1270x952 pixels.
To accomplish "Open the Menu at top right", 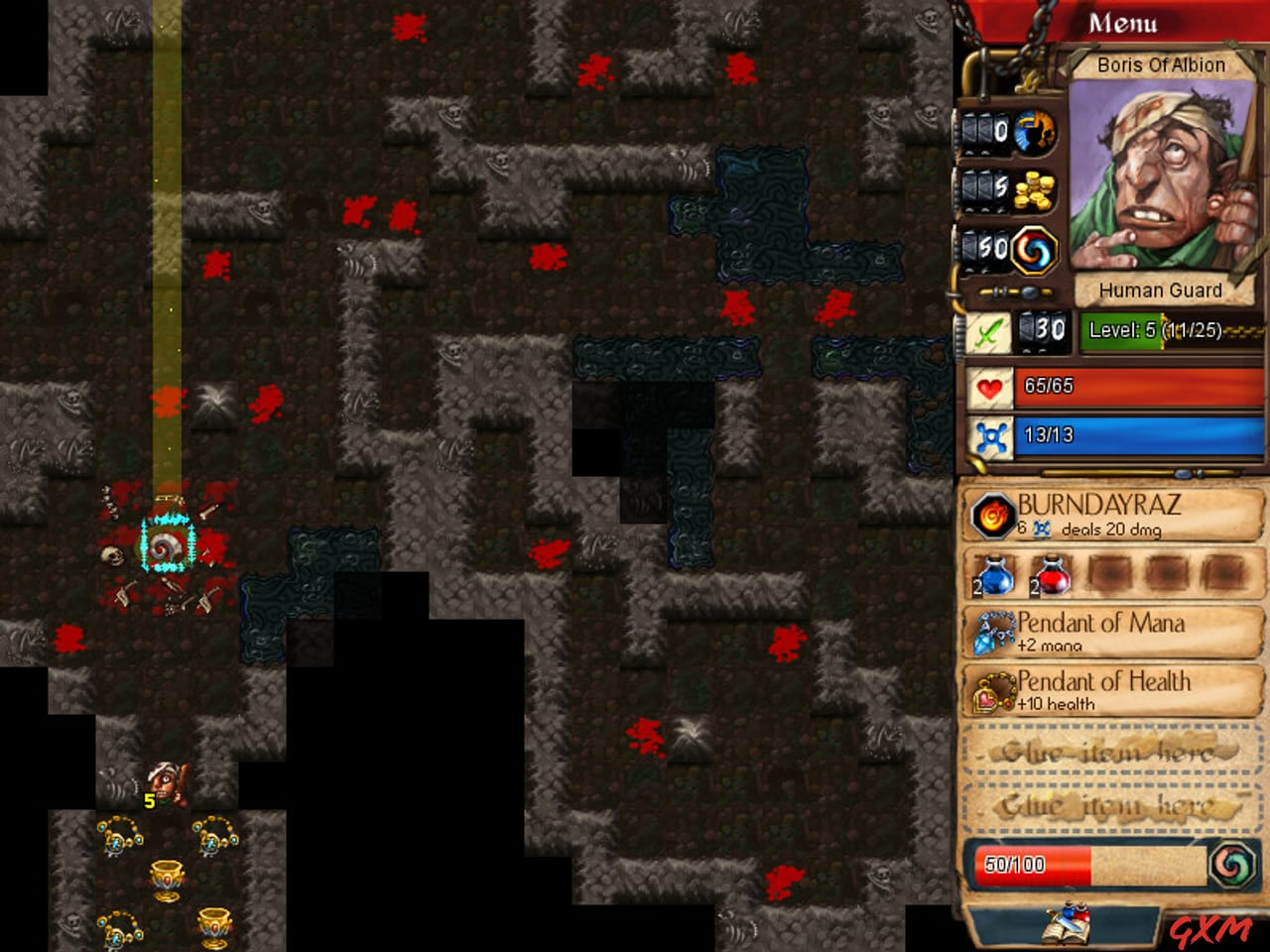I will (1124, 22).
